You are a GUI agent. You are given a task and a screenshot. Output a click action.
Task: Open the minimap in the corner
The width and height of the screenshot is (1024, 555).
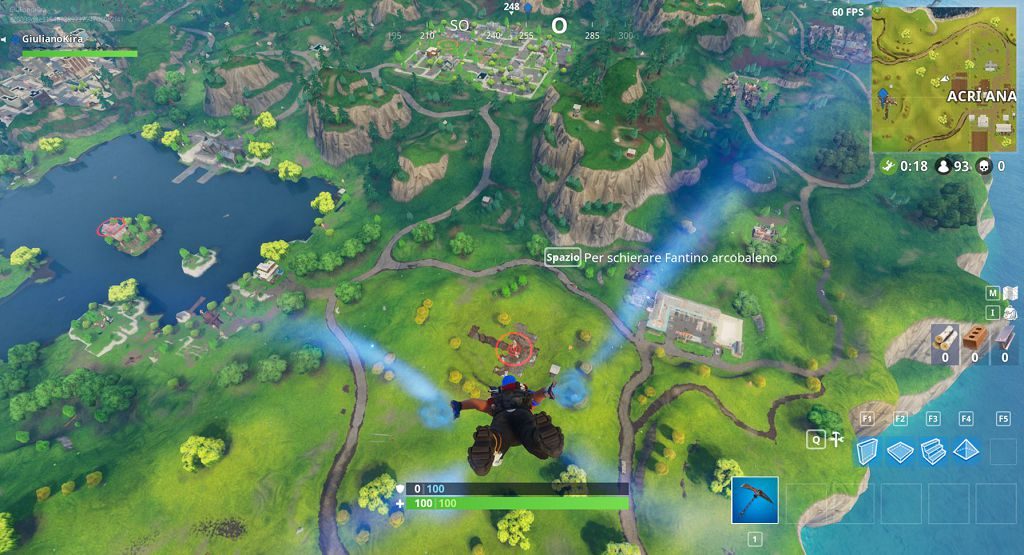pos(944,78)
